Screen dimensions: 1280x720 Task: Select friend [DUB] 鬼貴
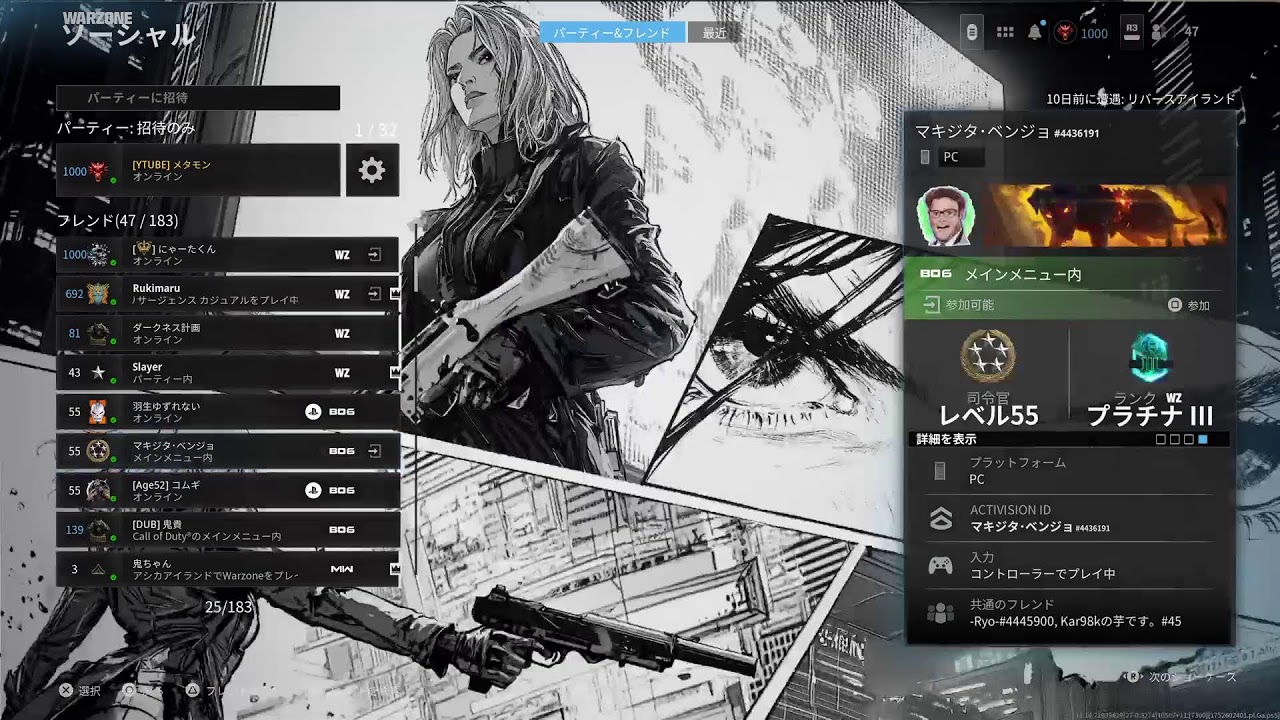(227, 529)
